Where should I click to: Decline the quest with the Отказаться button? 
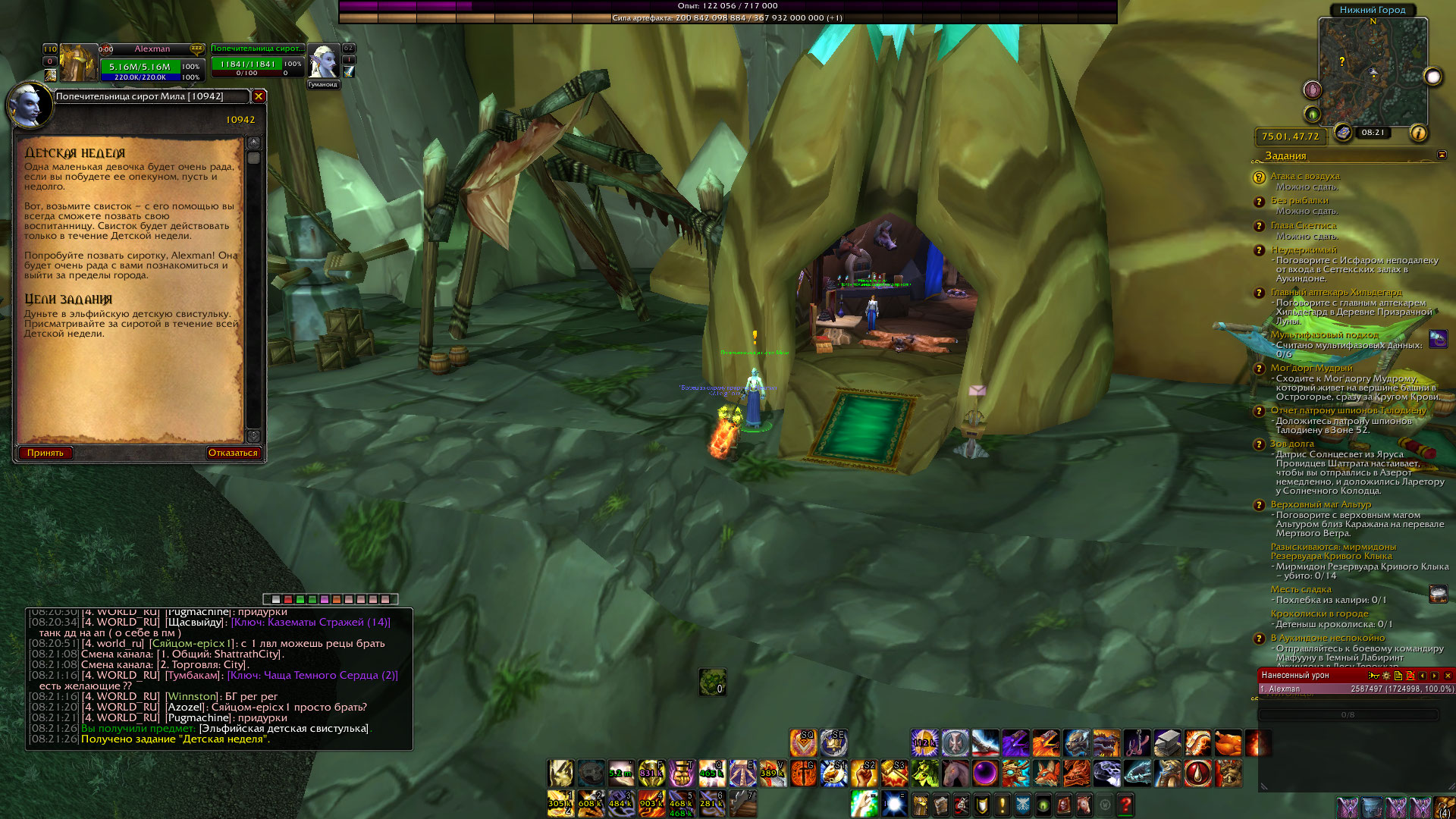(233, 453)
